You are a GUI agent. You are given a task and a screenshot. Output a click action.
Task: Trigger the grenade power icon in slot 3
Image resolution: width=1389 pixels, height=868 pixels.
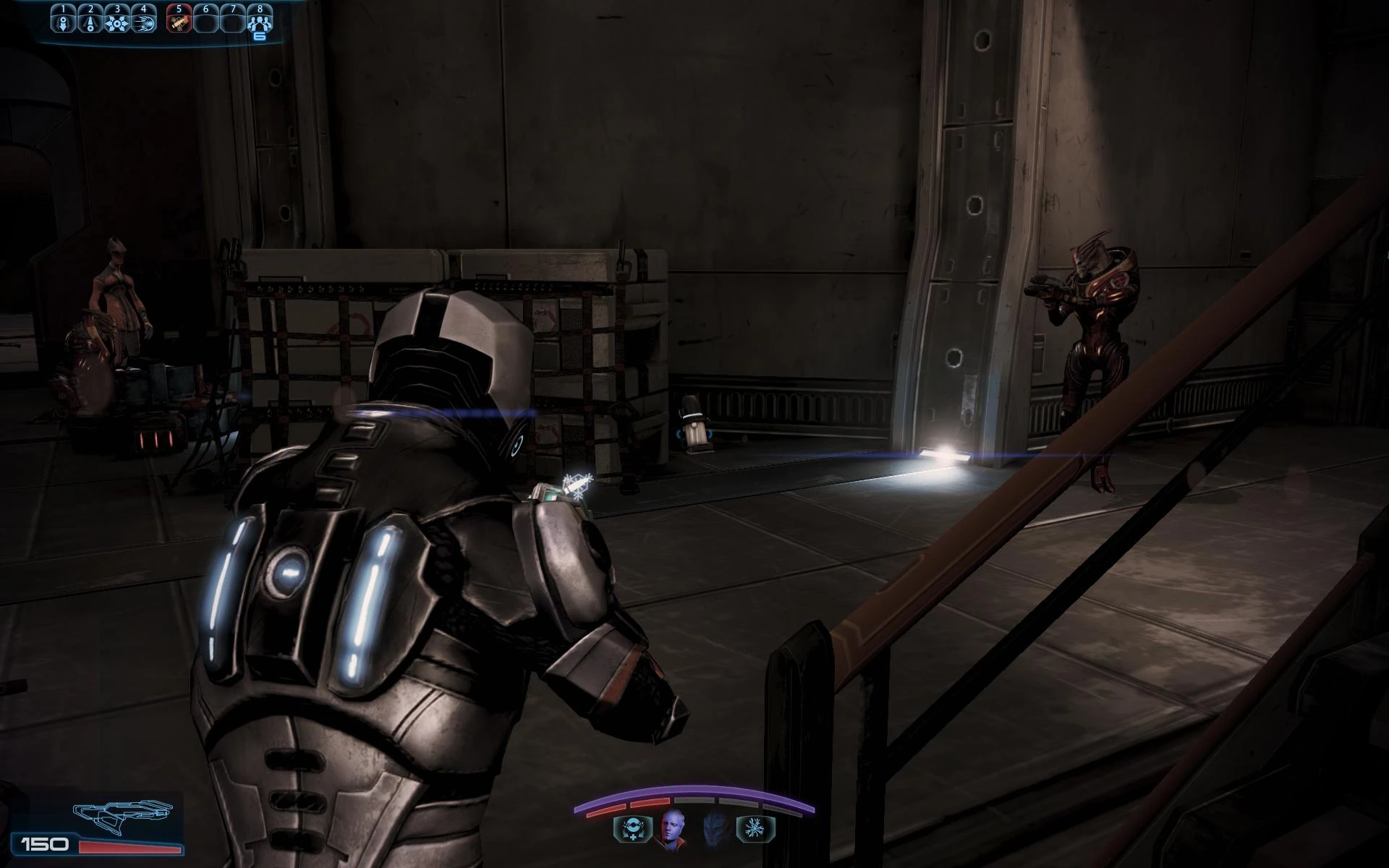[x=116, y=24]
